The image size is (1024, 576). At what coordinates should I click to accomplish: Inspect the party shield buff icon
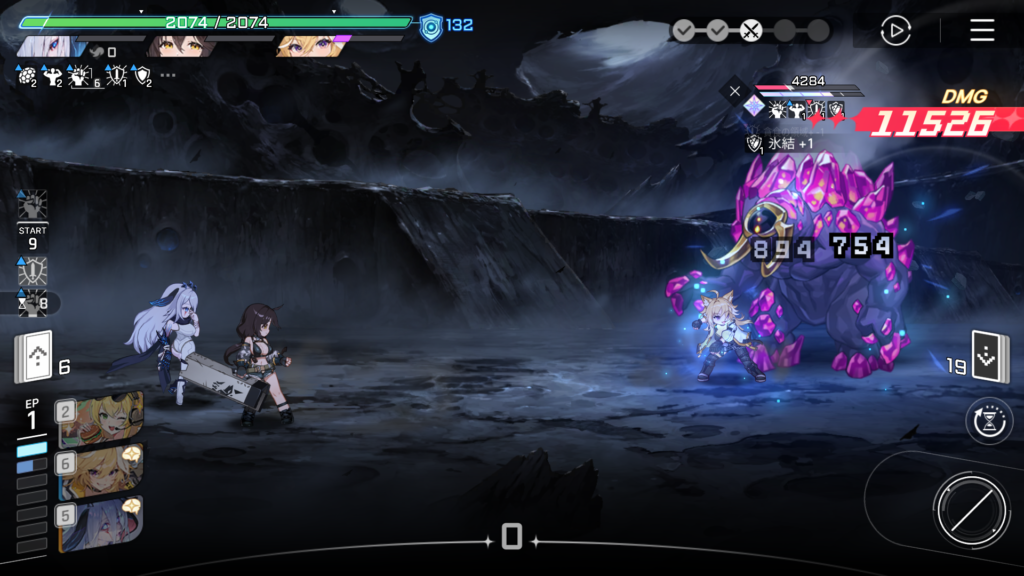(141, 75)
